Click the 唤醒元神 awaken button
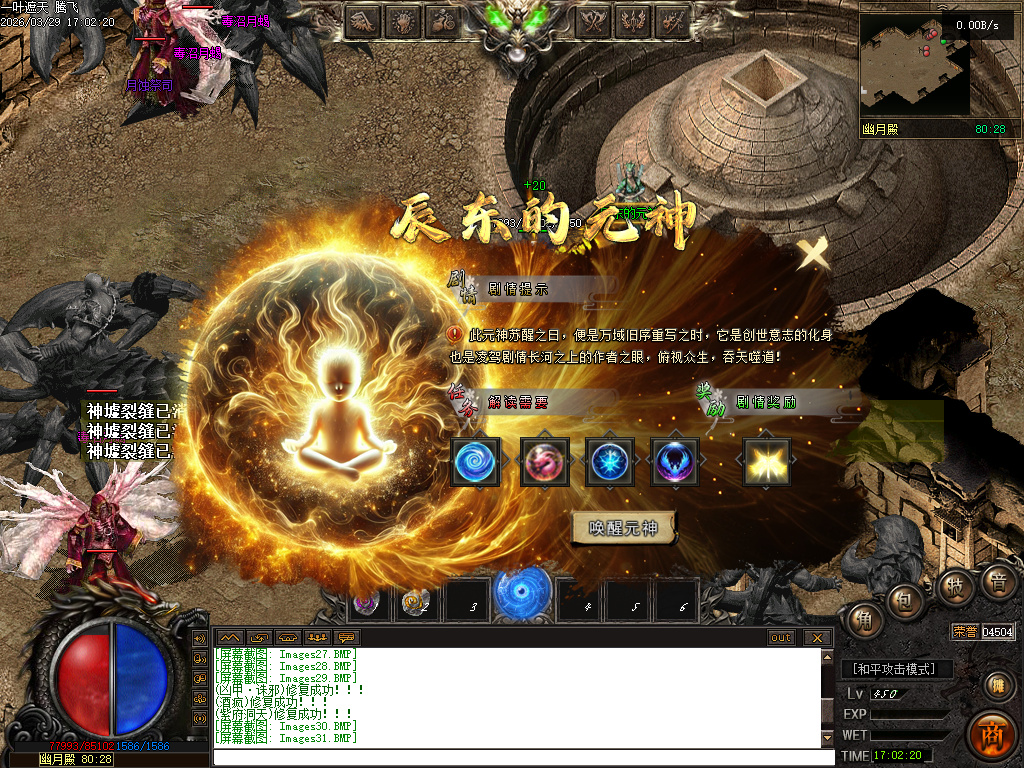This screenshot has width=1024, height=768. [x=623, y=528]
